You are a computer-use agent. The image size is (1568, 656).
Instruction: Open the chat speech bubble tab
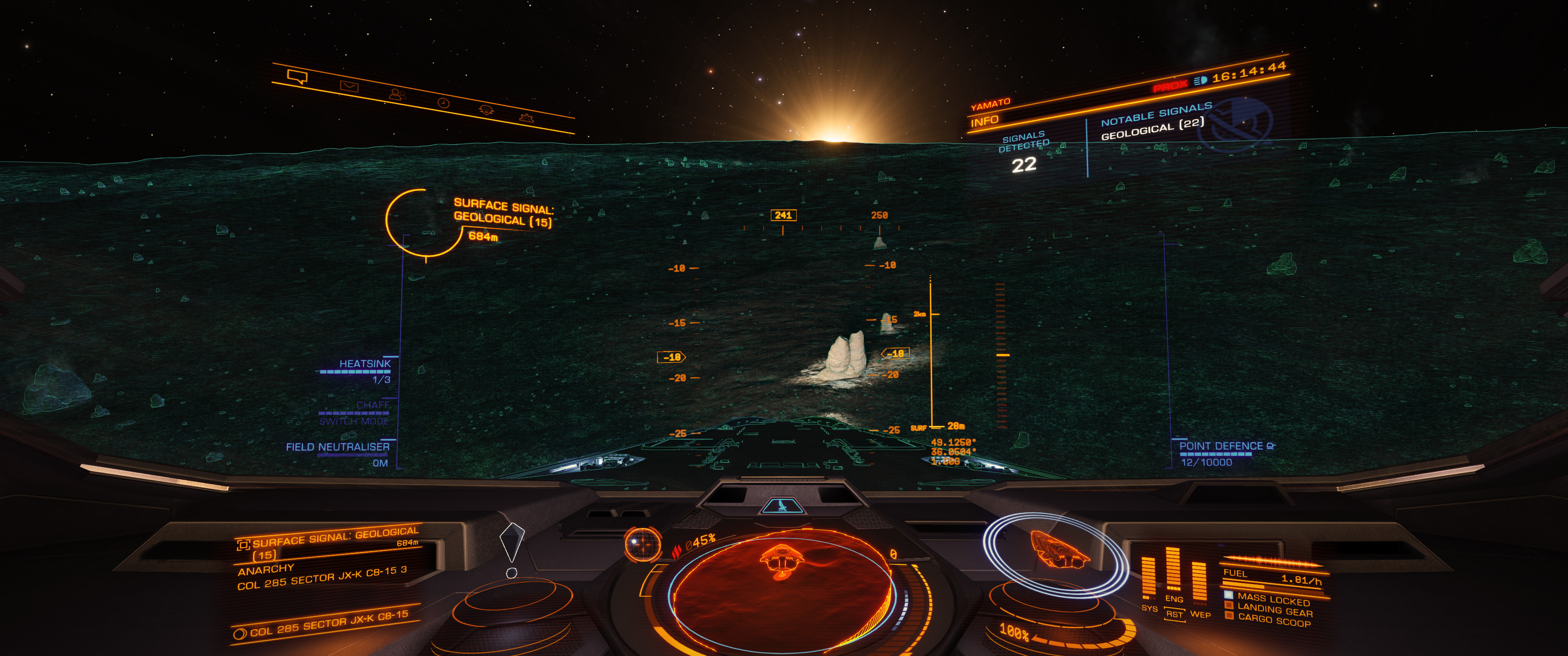click(x=298, y=77)
